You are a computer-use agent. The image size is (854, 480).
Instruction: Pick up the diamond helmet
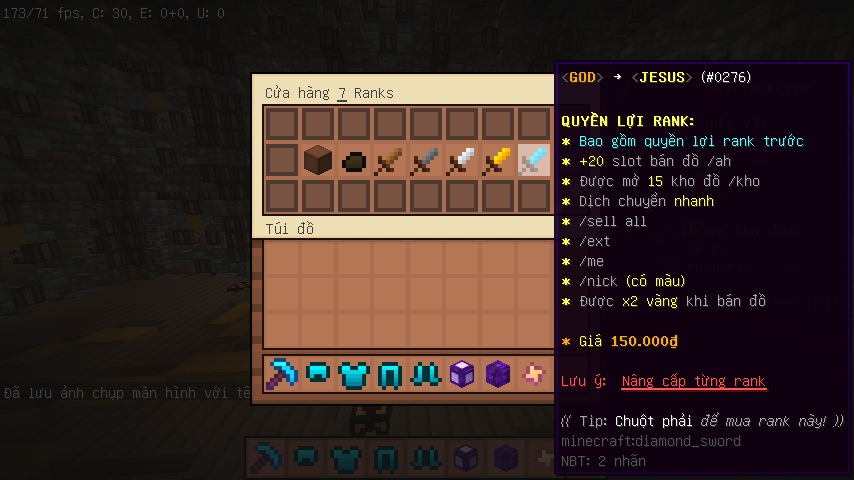tap(318, 374)
